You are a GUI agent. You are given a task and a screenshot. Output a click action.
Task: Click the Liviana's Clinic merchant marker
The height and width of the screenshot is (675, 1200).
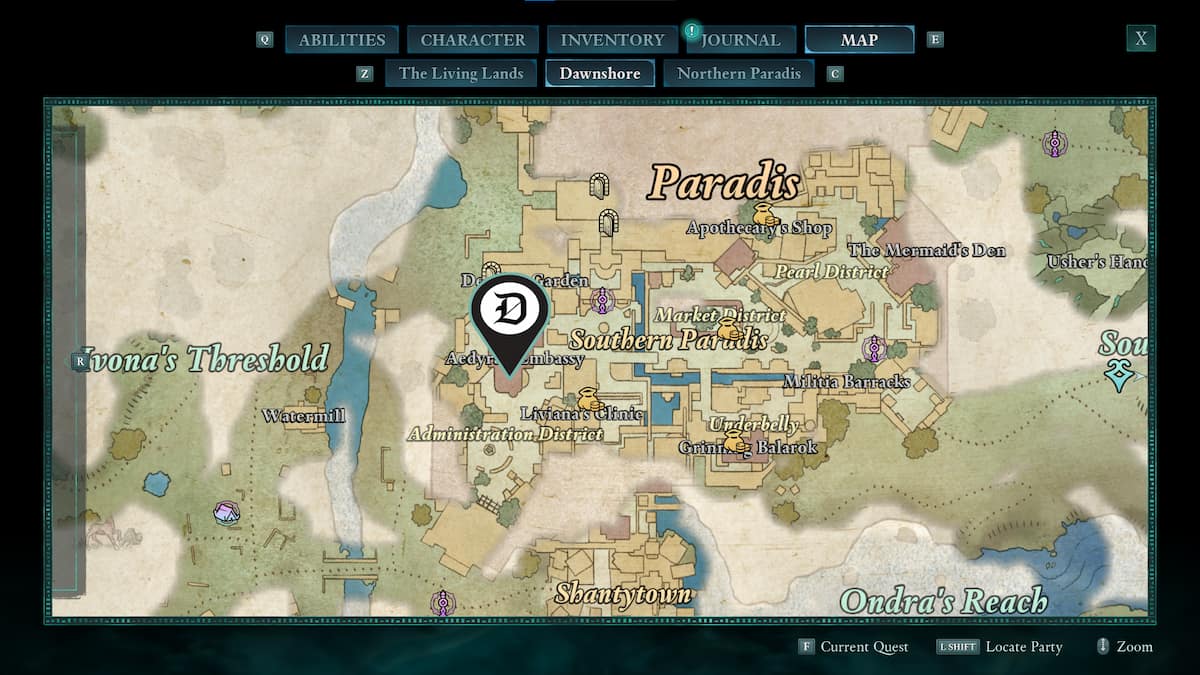[x=588, y=399]
